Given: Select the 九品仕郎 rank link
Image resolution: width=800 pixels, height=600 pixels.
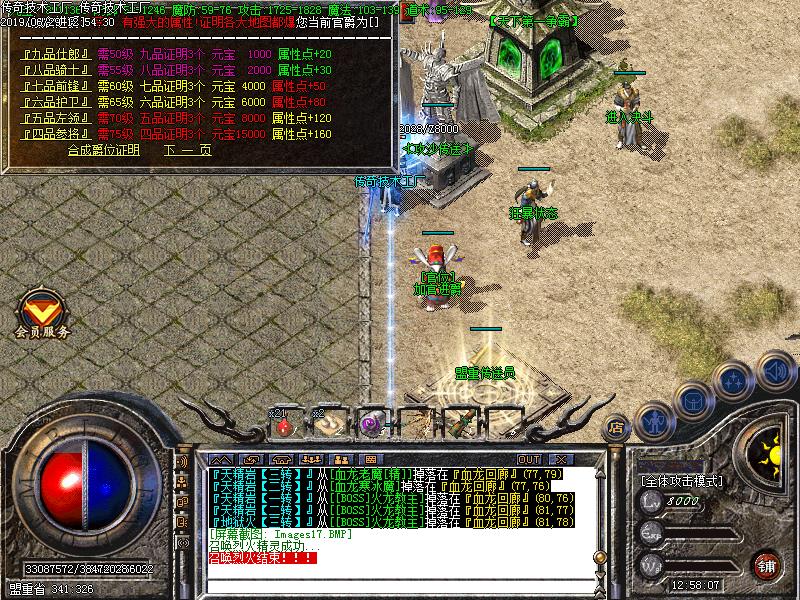Looking at the screenshot, I should click(57, 55).
